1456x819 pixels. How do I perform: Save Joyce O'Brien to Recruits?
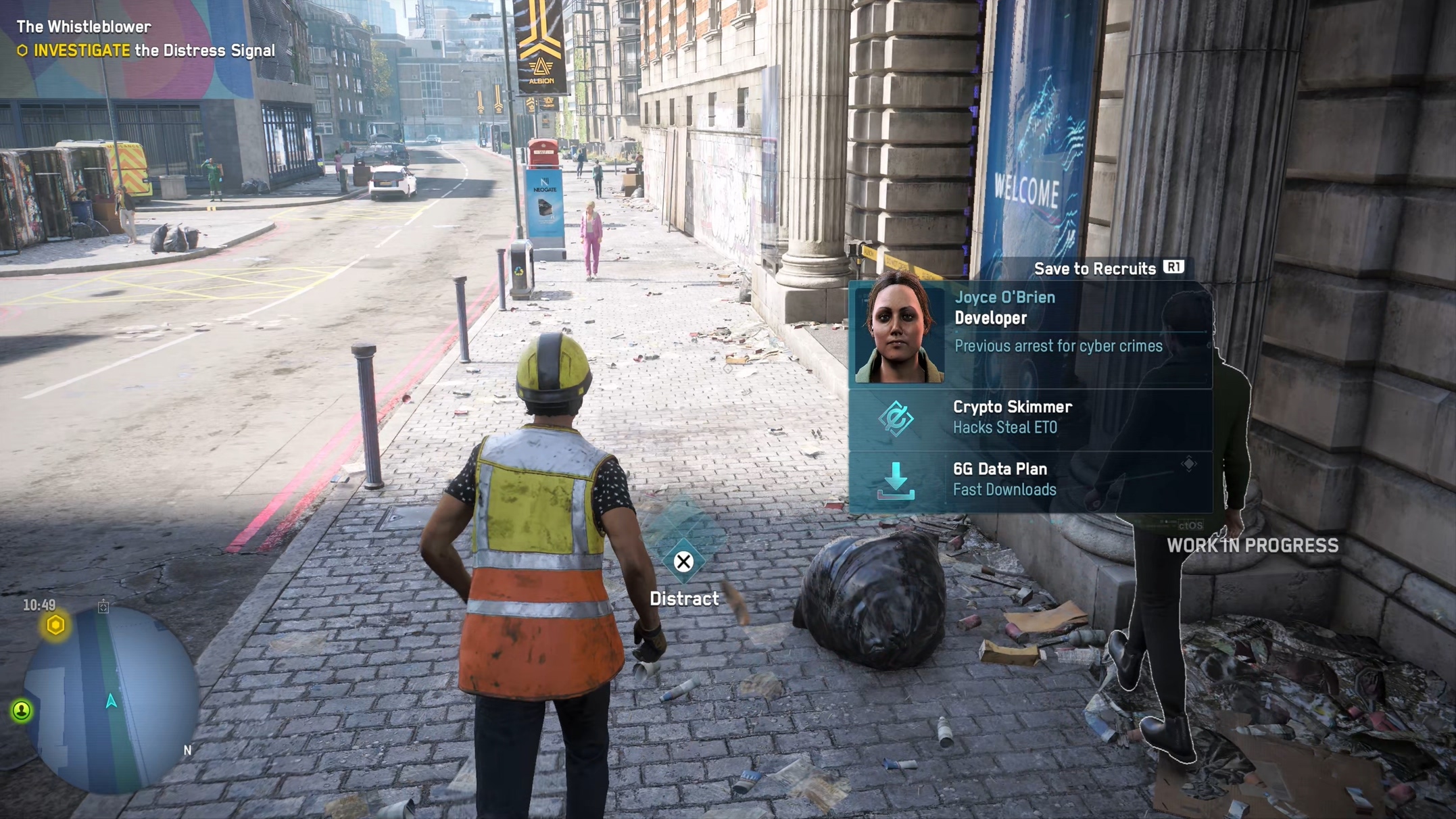coord(1109,268)
